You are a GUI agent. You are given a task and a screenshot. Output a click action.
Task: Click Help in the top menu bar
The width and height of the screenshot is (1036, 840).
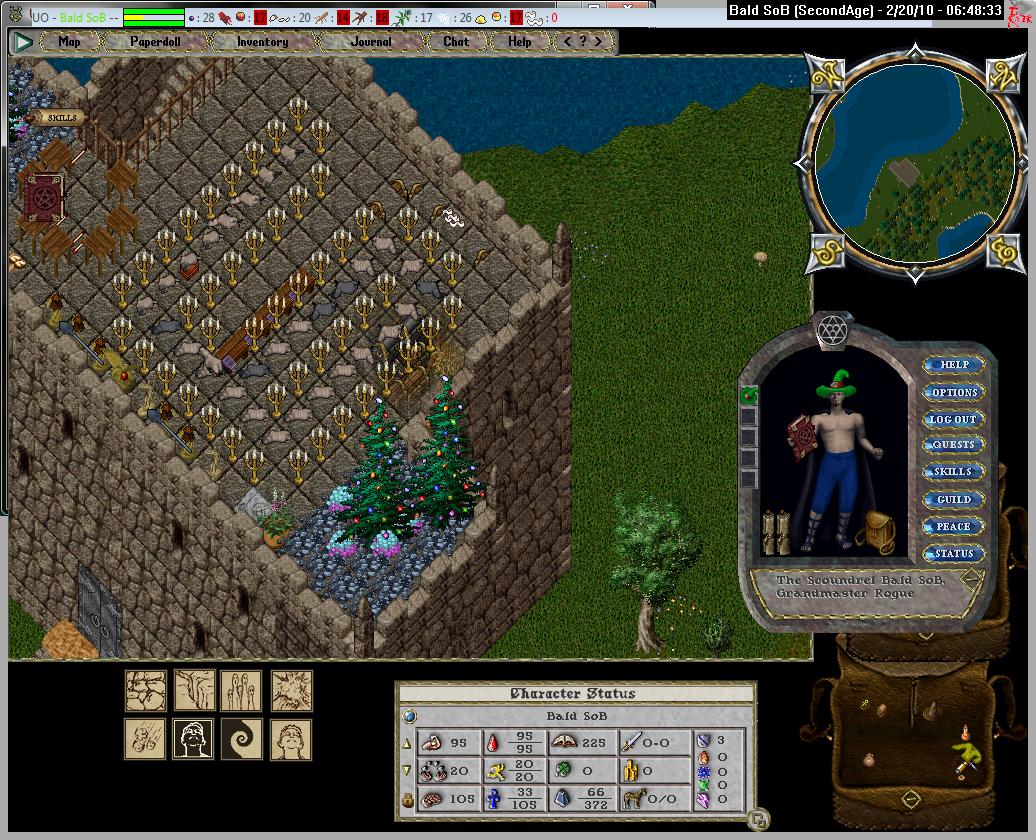[x=519, y=42]
